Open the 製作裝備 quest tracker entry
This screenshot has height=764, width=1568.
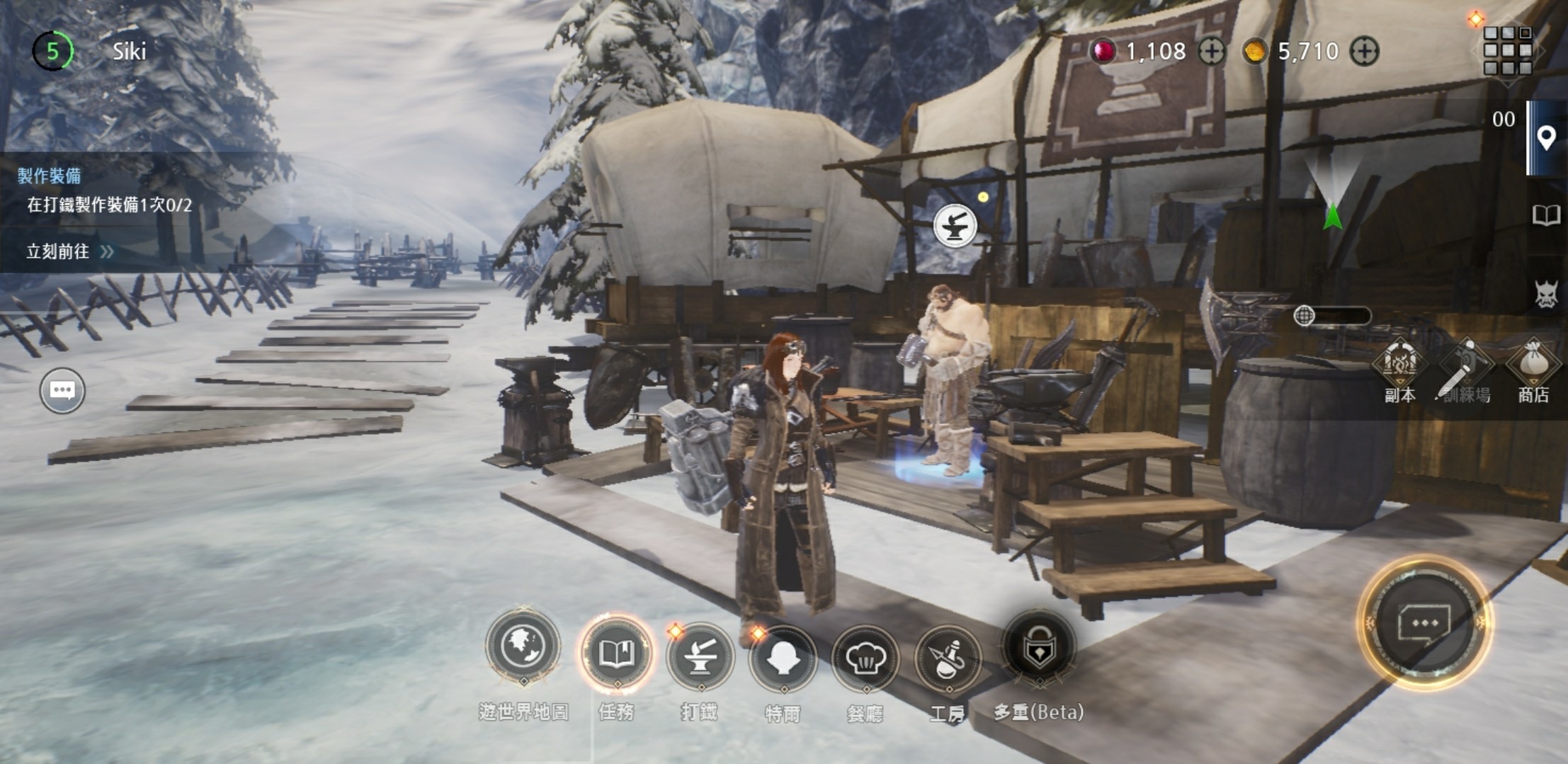coord(106,191)
